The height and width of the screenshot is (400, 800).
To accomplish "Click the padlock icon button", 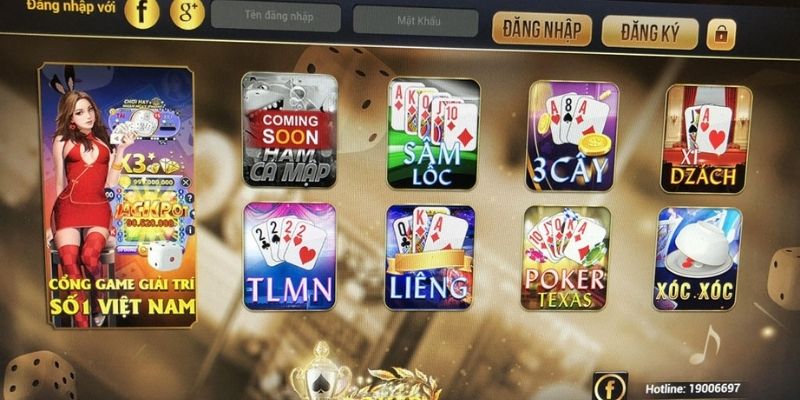I will (720, 33).
